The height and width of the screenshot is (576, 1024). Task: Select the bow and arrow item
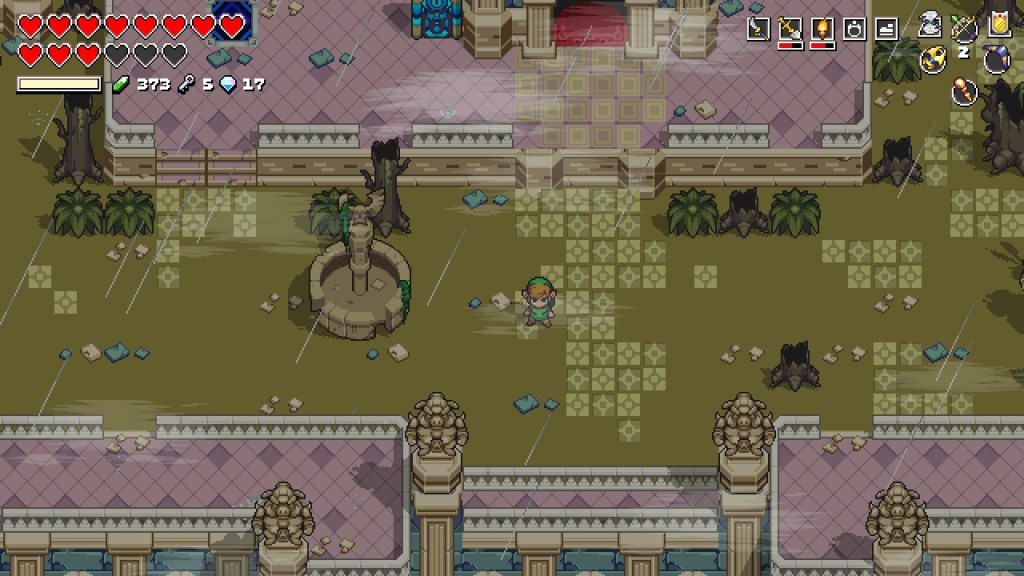click(964, 28)
